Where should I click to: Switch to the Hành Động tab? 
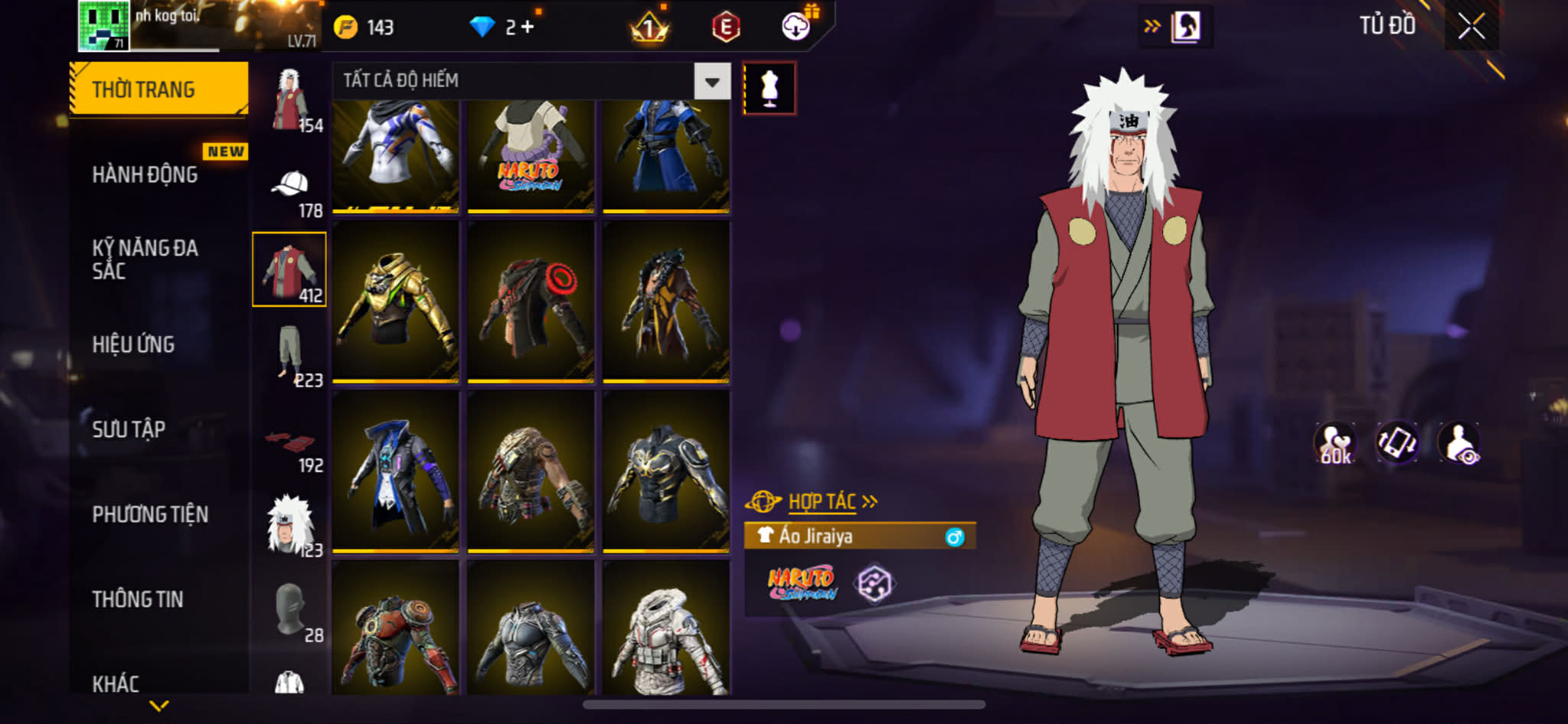point(145,174)
